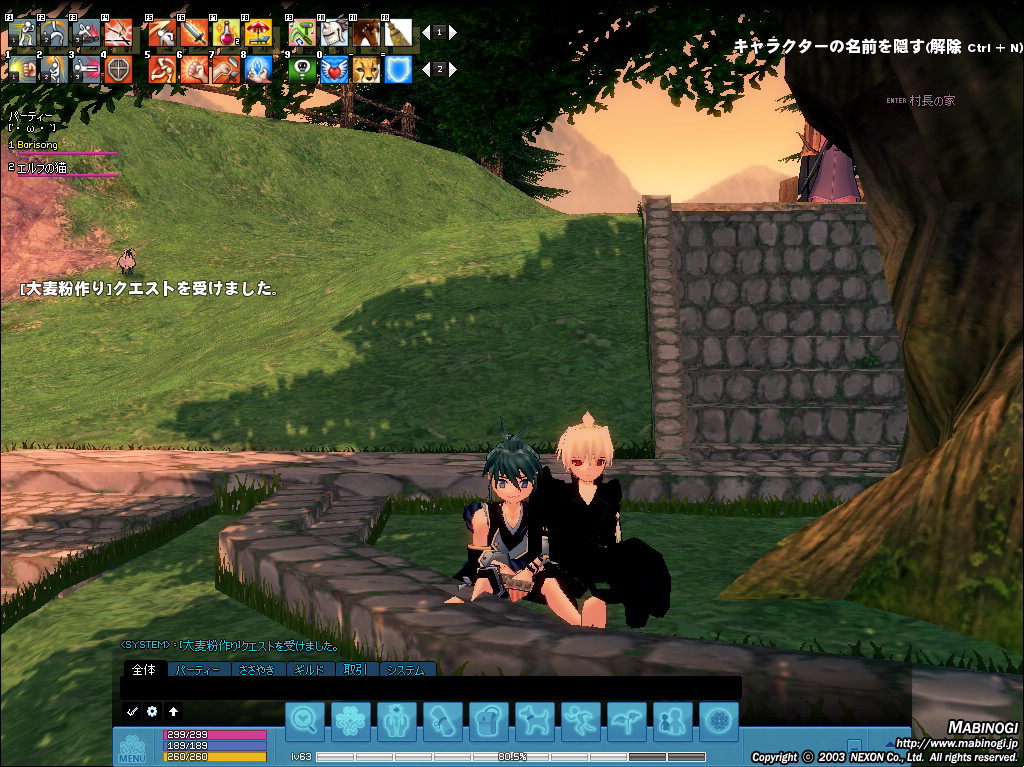Switch to the パーティー chat tab
Image resolution: width=1024 pixels, height=767 pixels.
[x=198, y=669]
